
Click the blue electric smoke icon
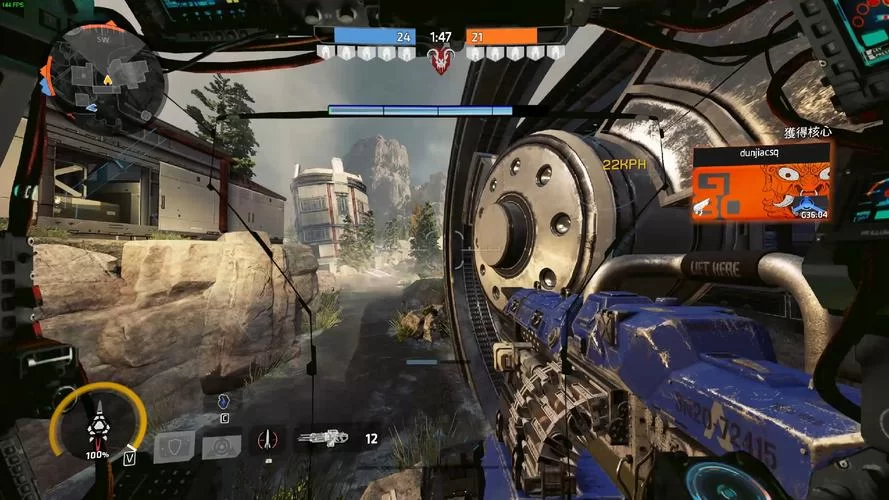coord(224,401)
